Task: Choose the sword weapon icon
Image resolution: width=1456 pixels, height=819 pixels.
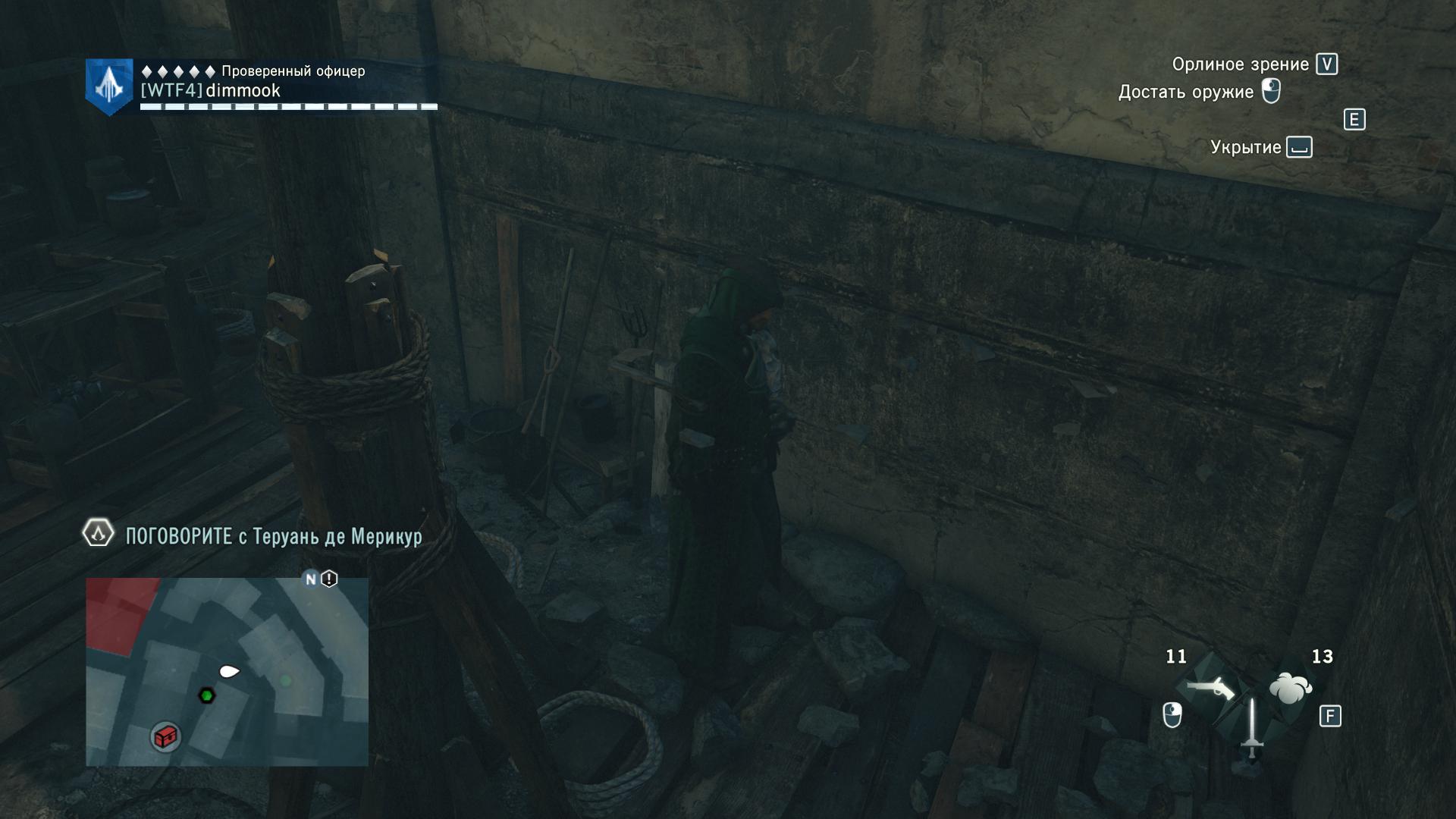Action: pos(1251,727)
